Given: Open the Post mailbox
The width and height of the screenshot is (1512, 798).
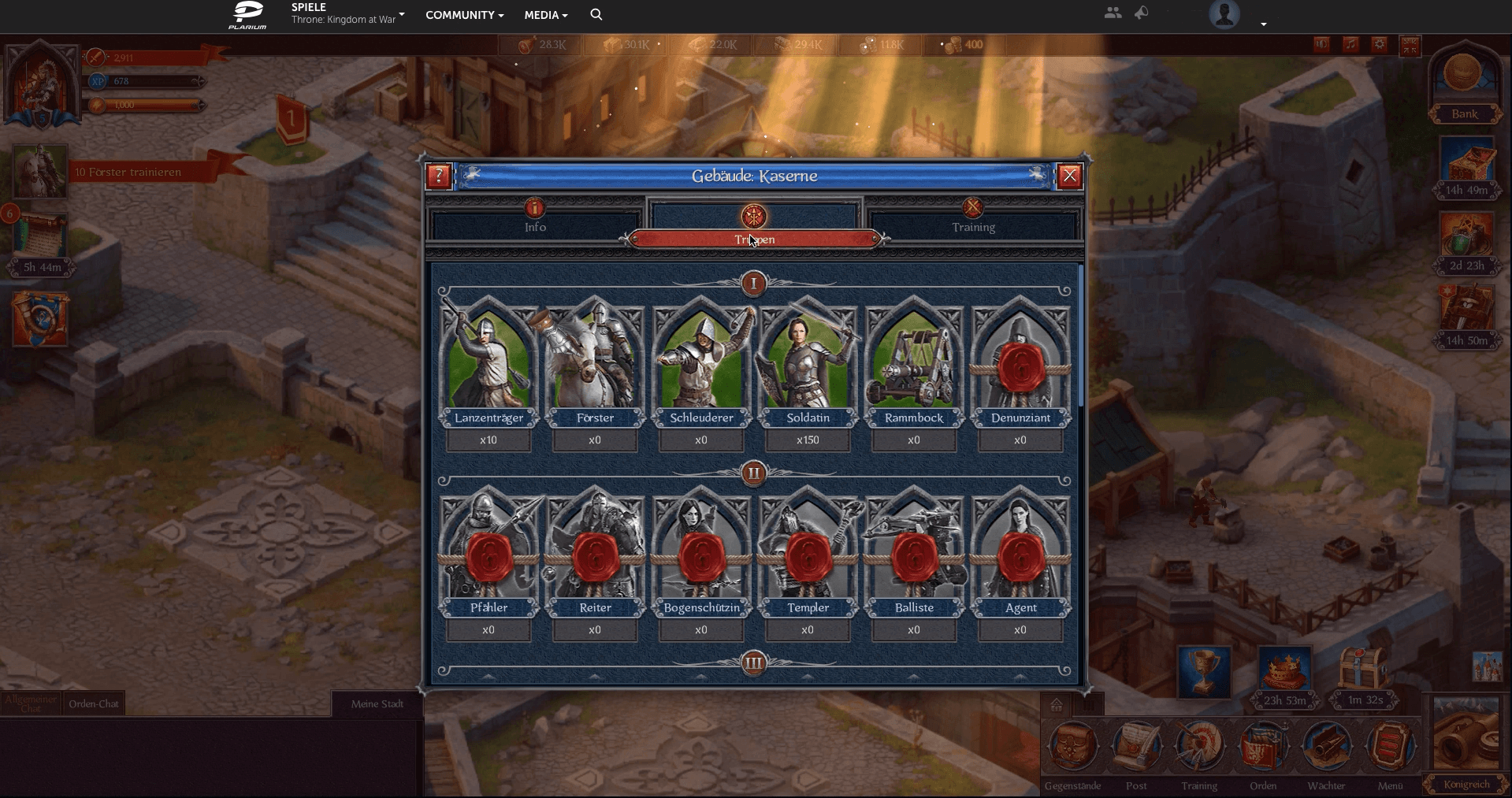Looking at the screenshot, I should tap(1136, 748).
